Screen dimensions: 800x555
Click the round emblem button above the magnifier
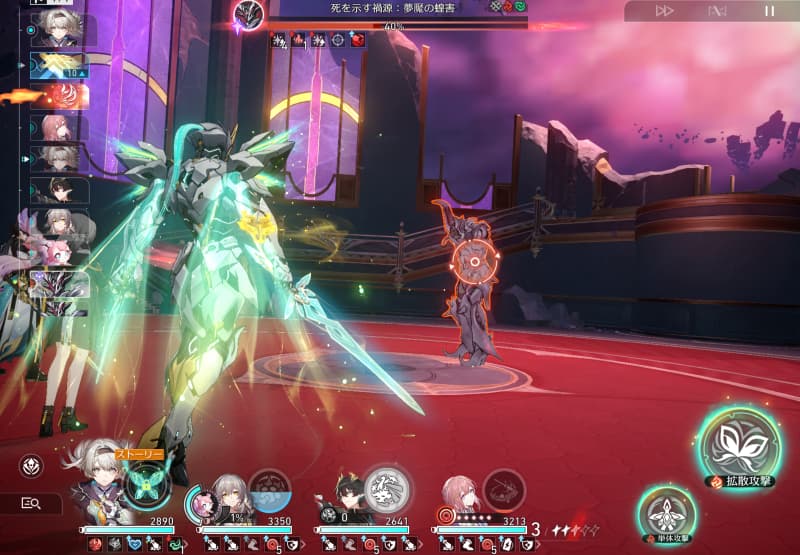pos(32,466)
